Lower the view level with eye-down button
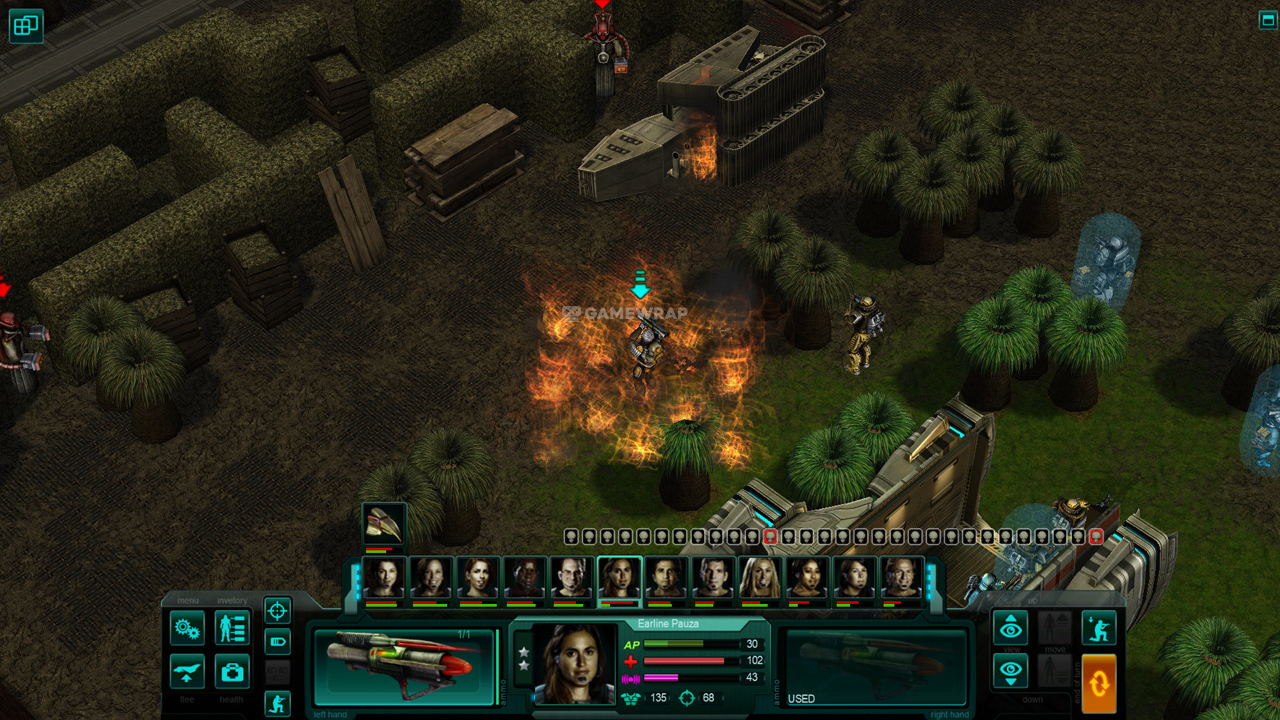This screenshot has width=1280, height=720. [x=1010, y=671]
